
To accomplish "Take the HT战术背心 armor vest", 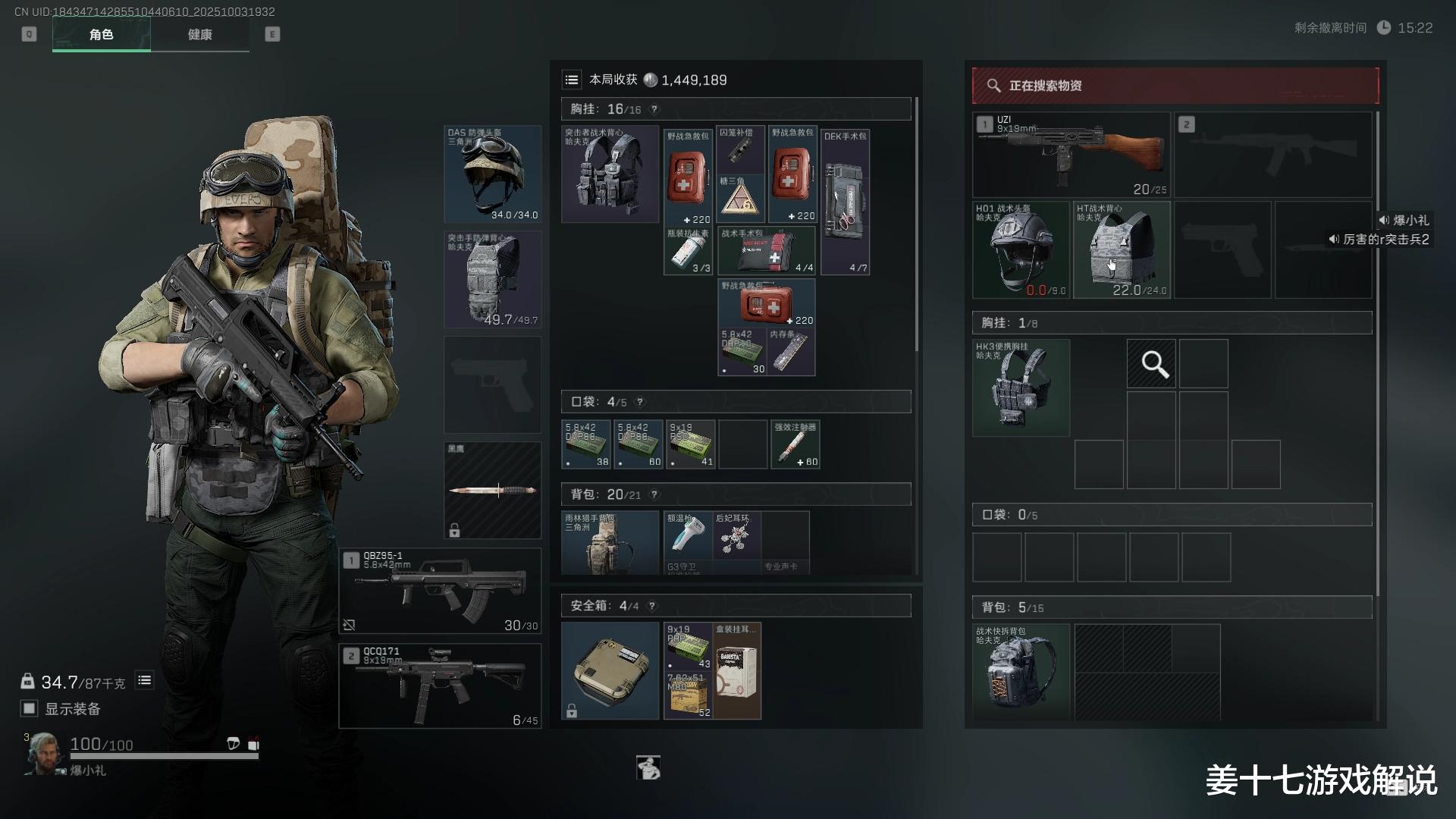I will [1121, 249].
